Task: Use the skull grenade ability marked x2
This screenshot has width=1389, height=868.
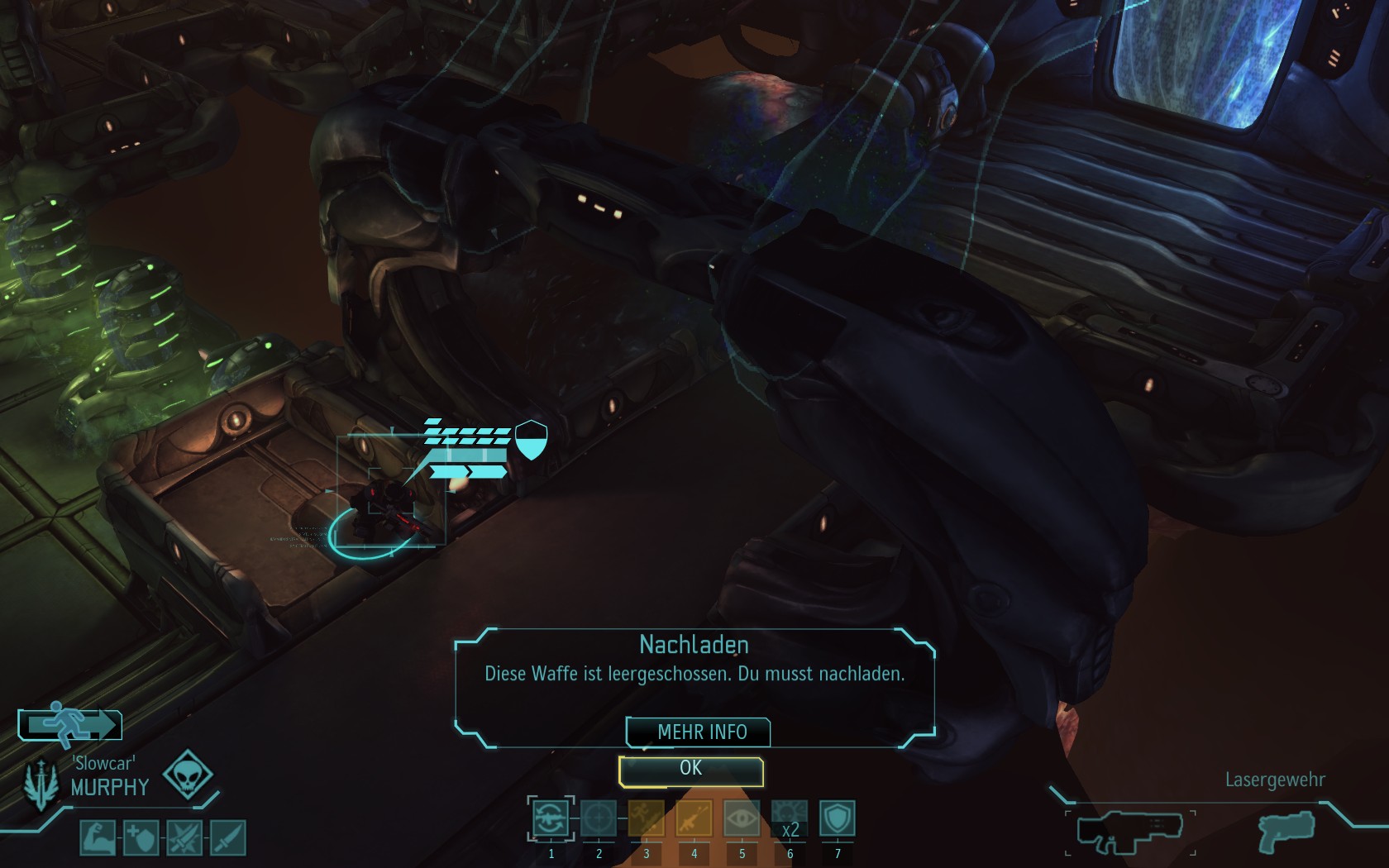Action: point(790,819)
